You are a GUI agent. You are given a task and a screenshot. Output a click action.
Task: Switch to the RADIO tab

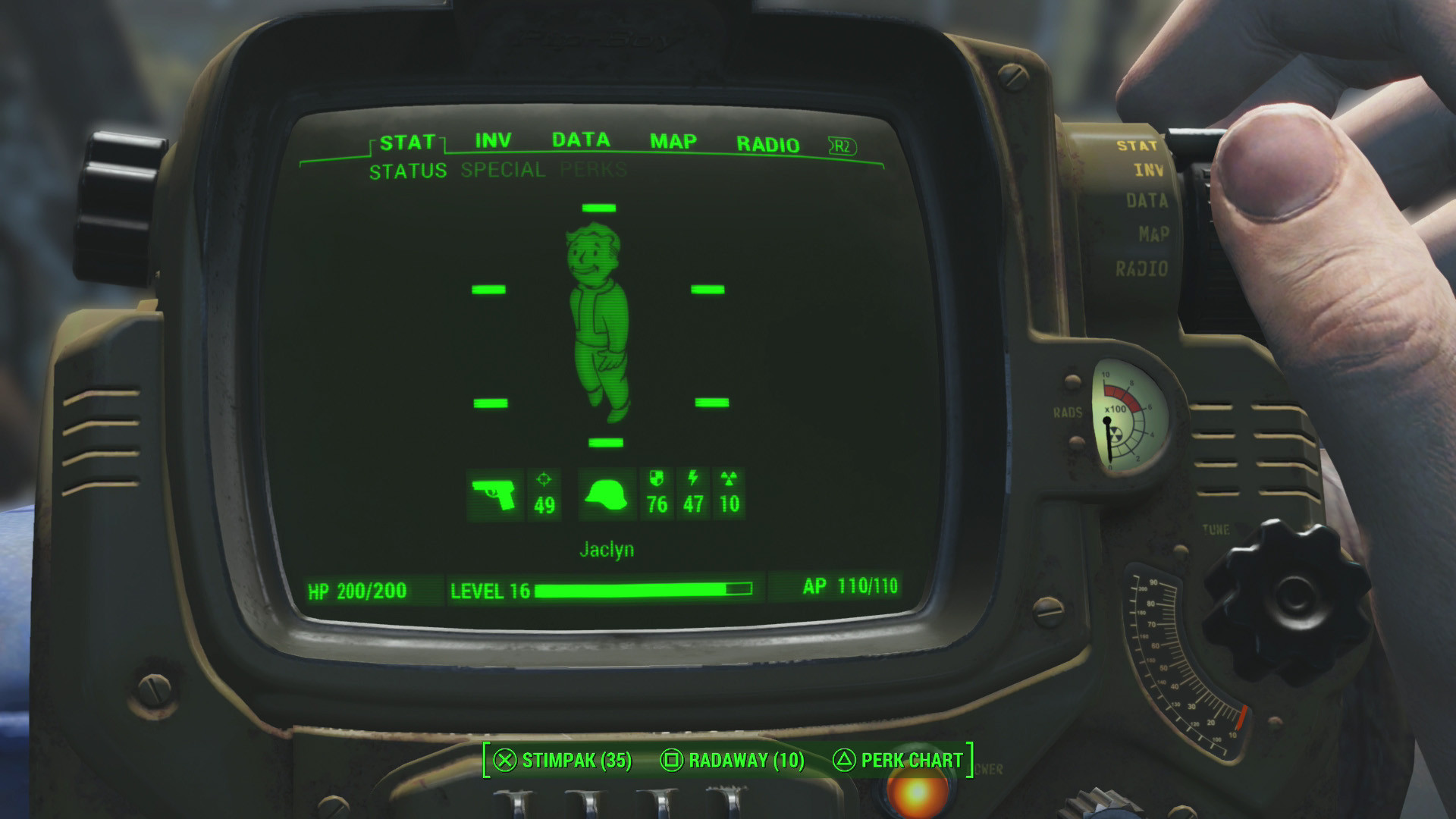point(768,143)
